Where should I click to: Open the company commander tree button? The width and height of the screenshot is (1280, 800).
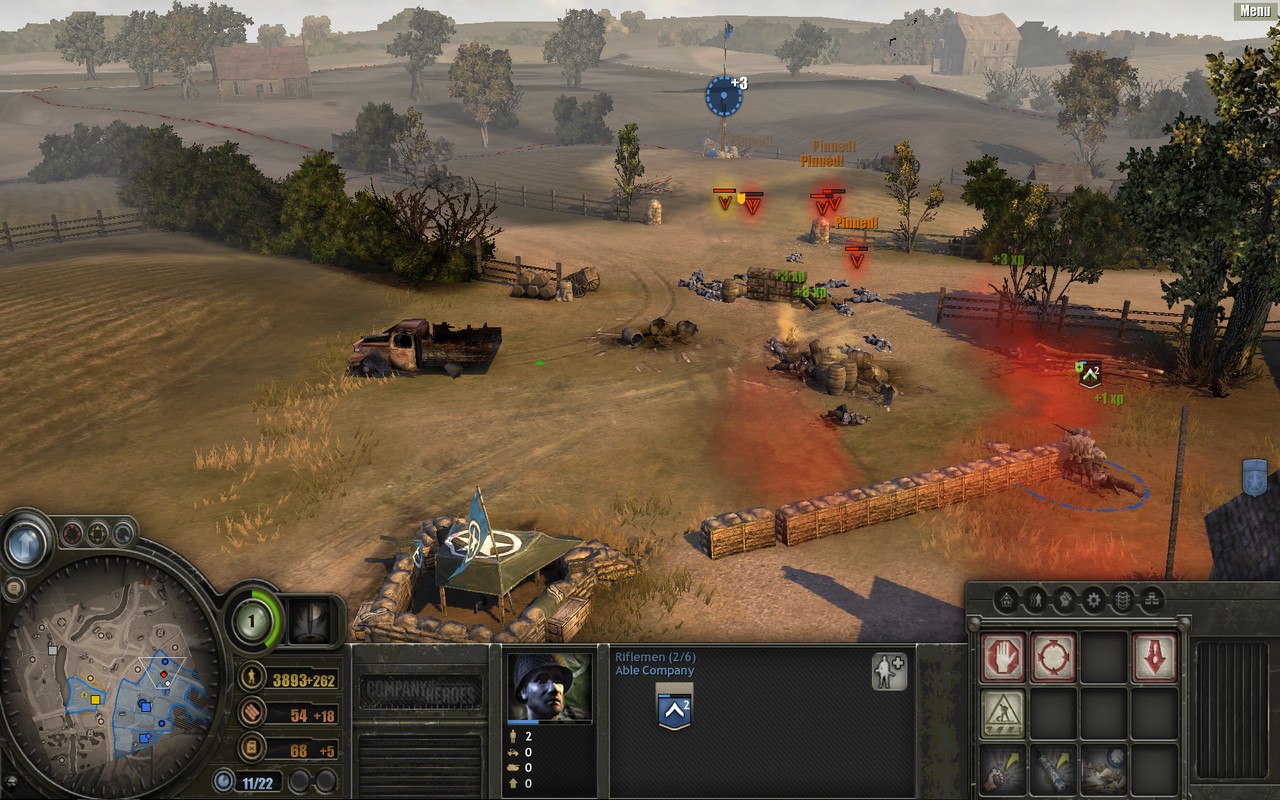pyautogui.click(x=310, y=622)
